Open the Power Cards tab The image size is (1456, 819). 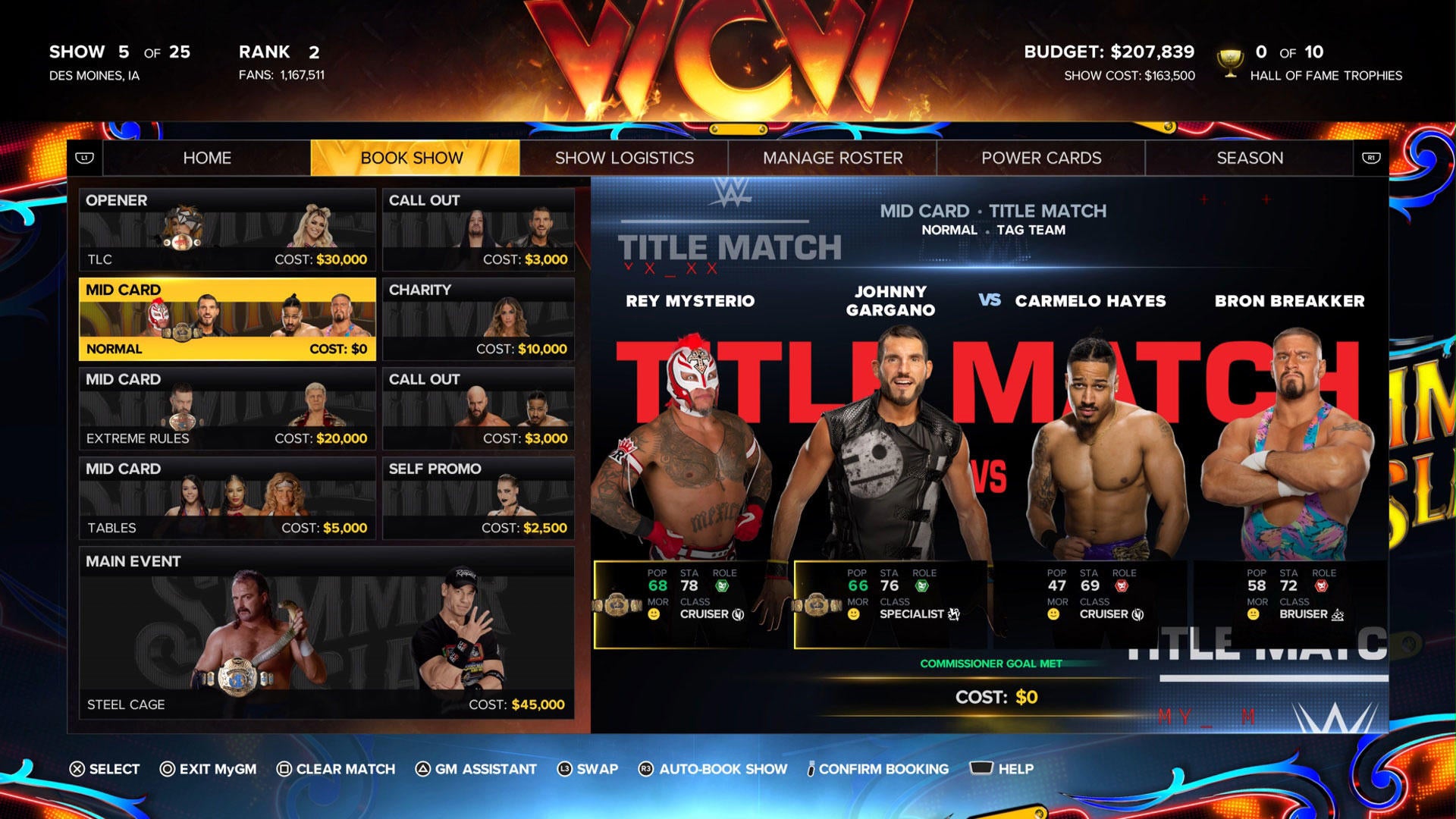tap(1040, 158)
